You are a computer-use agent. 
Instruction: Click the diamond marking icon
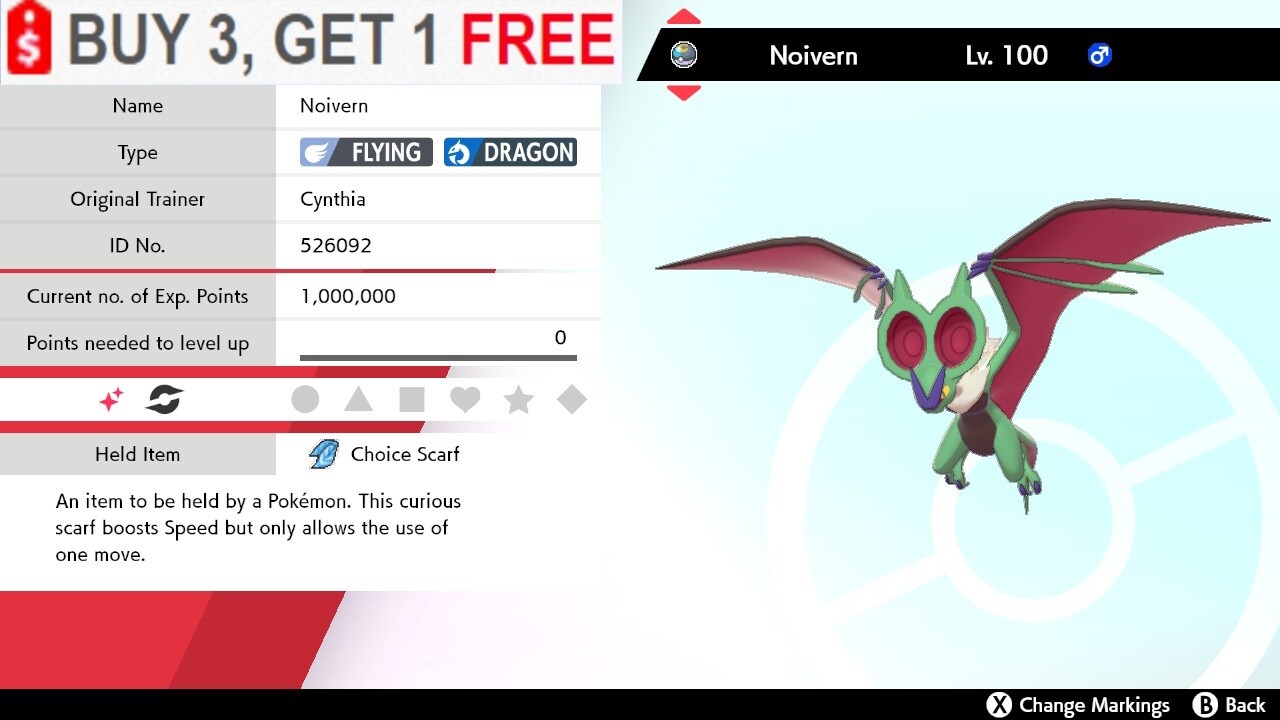coord(572,399)
